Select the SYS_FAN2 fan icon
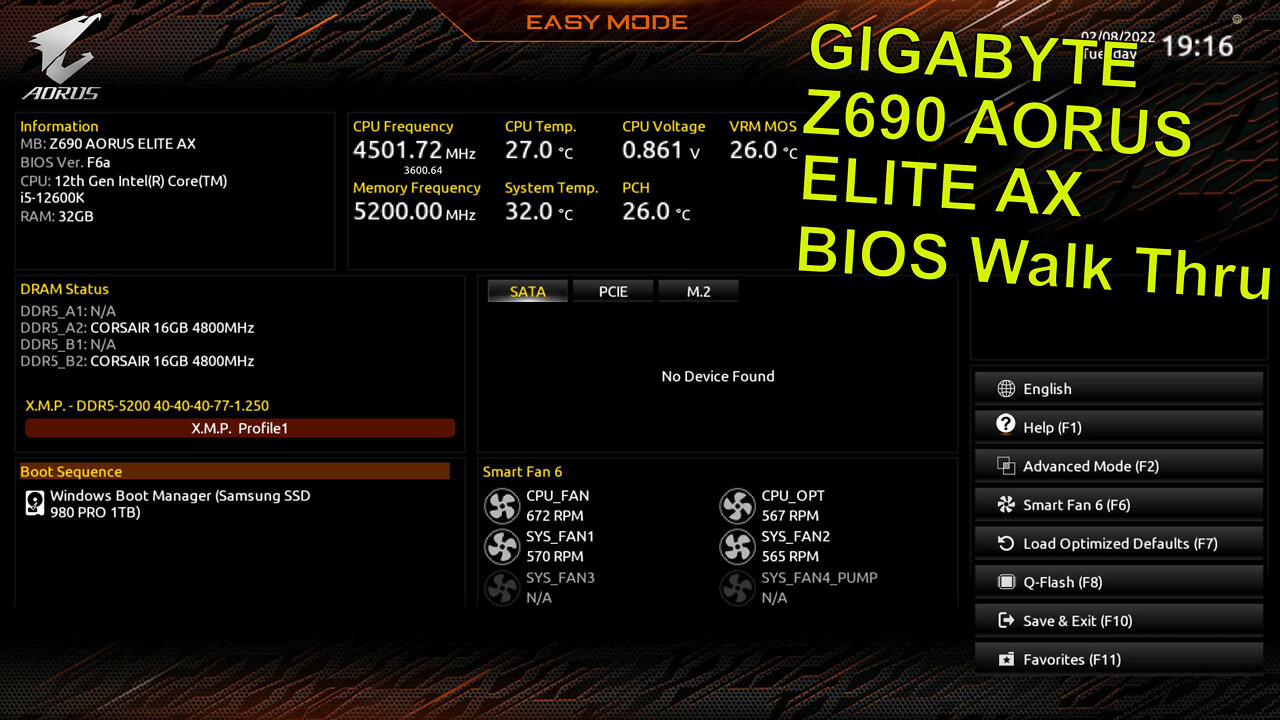 (738, 546)
